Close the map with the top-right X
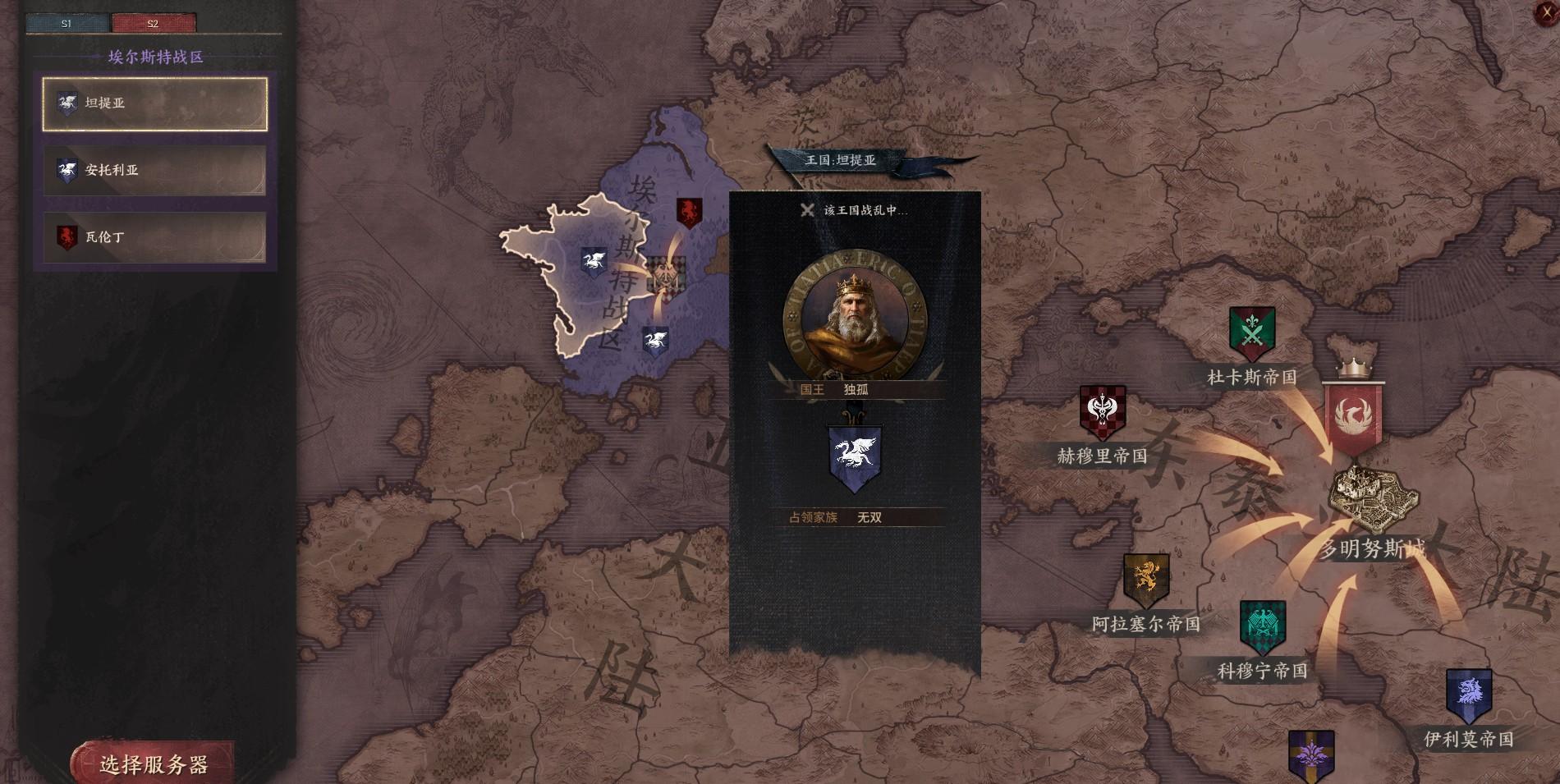 tap(1547, 12)
